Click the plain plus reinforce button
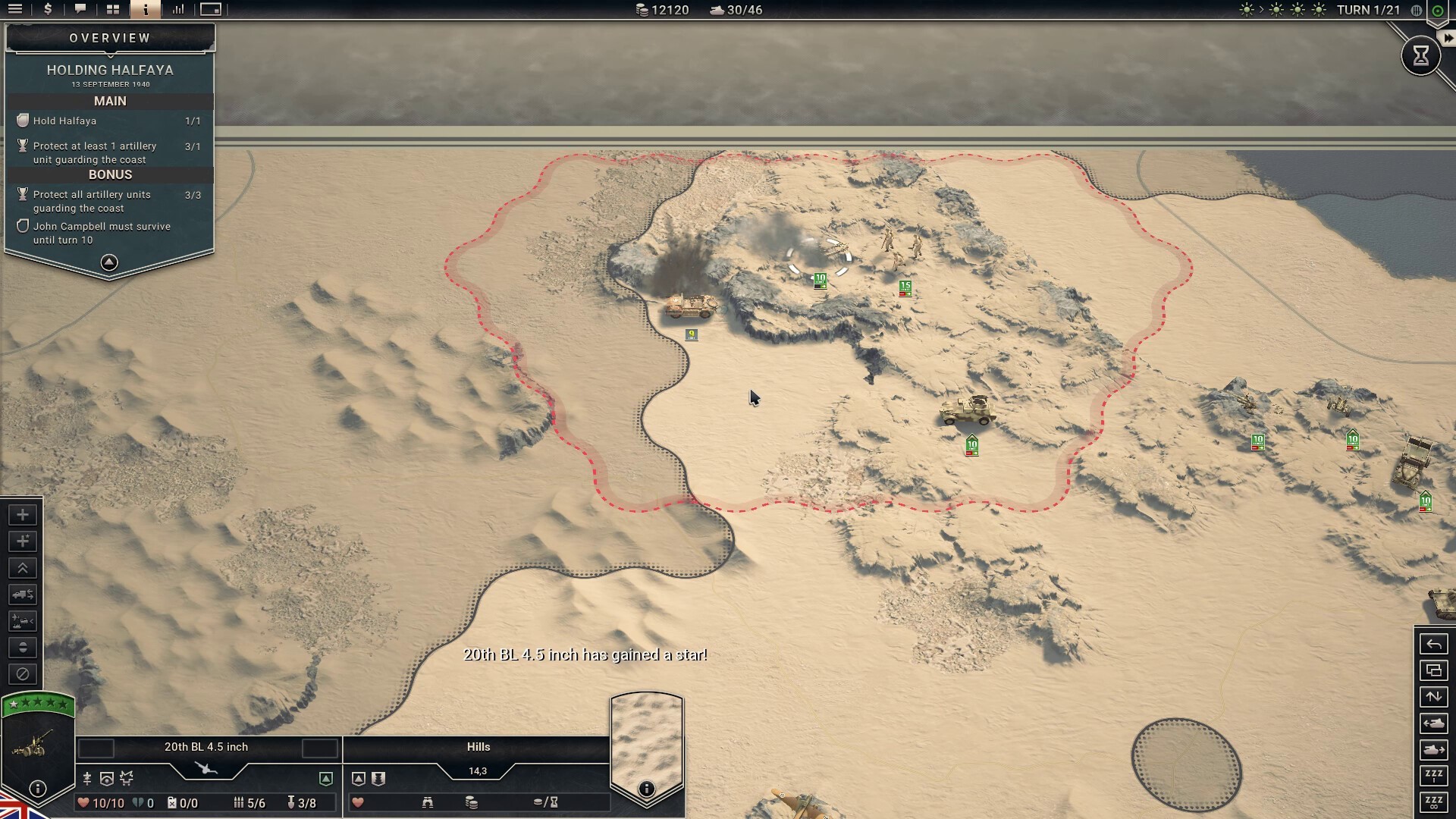1456x819 pixels. click(x=23, y=515)
